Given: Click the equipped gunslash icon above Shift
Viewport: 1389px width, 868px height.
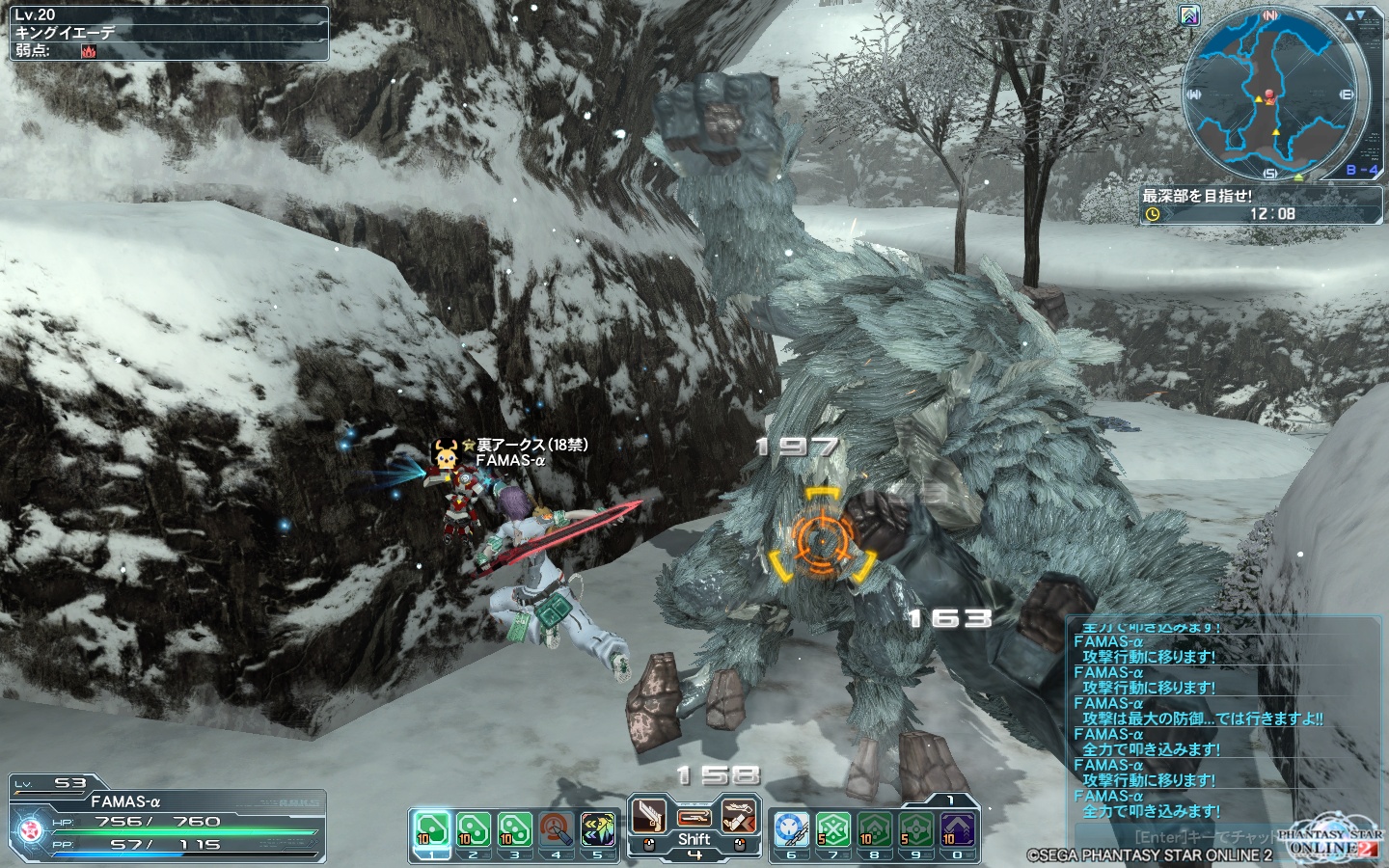Looking at the screenshot, I should (x=694, y=816).
